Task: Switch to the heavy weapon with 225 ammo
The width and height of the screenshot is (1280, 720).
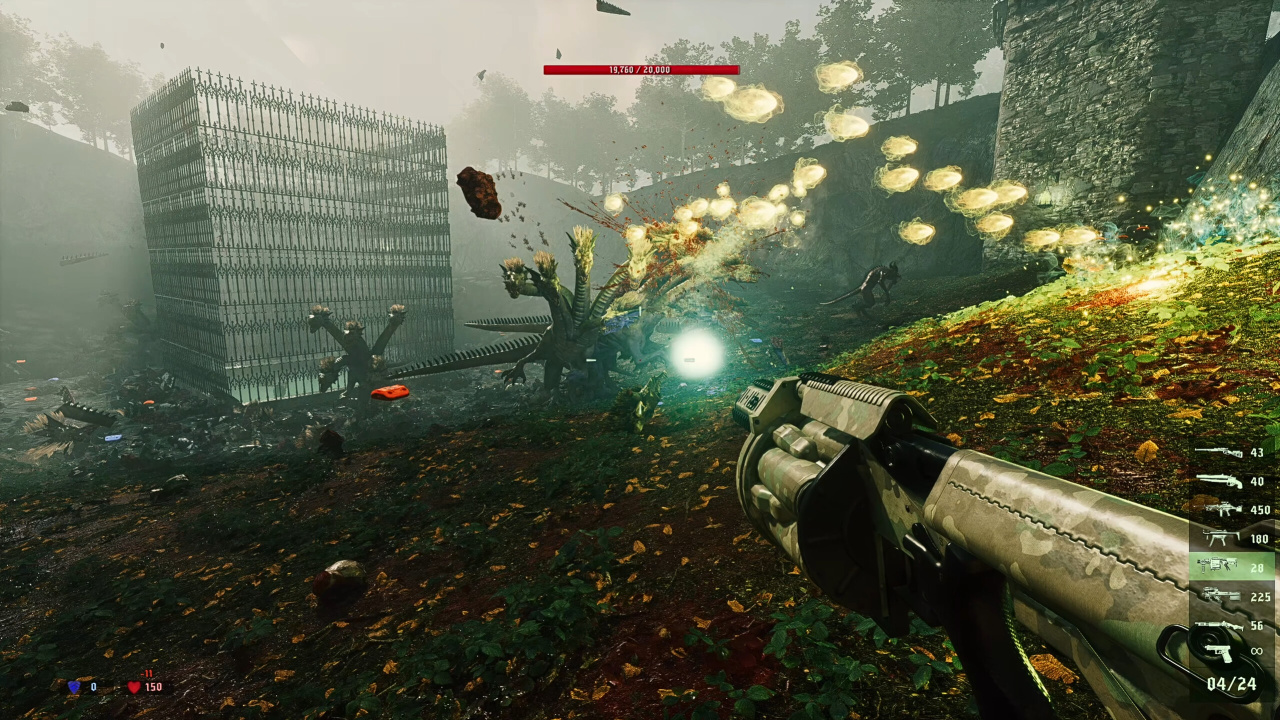Action: click(1221, 596)
